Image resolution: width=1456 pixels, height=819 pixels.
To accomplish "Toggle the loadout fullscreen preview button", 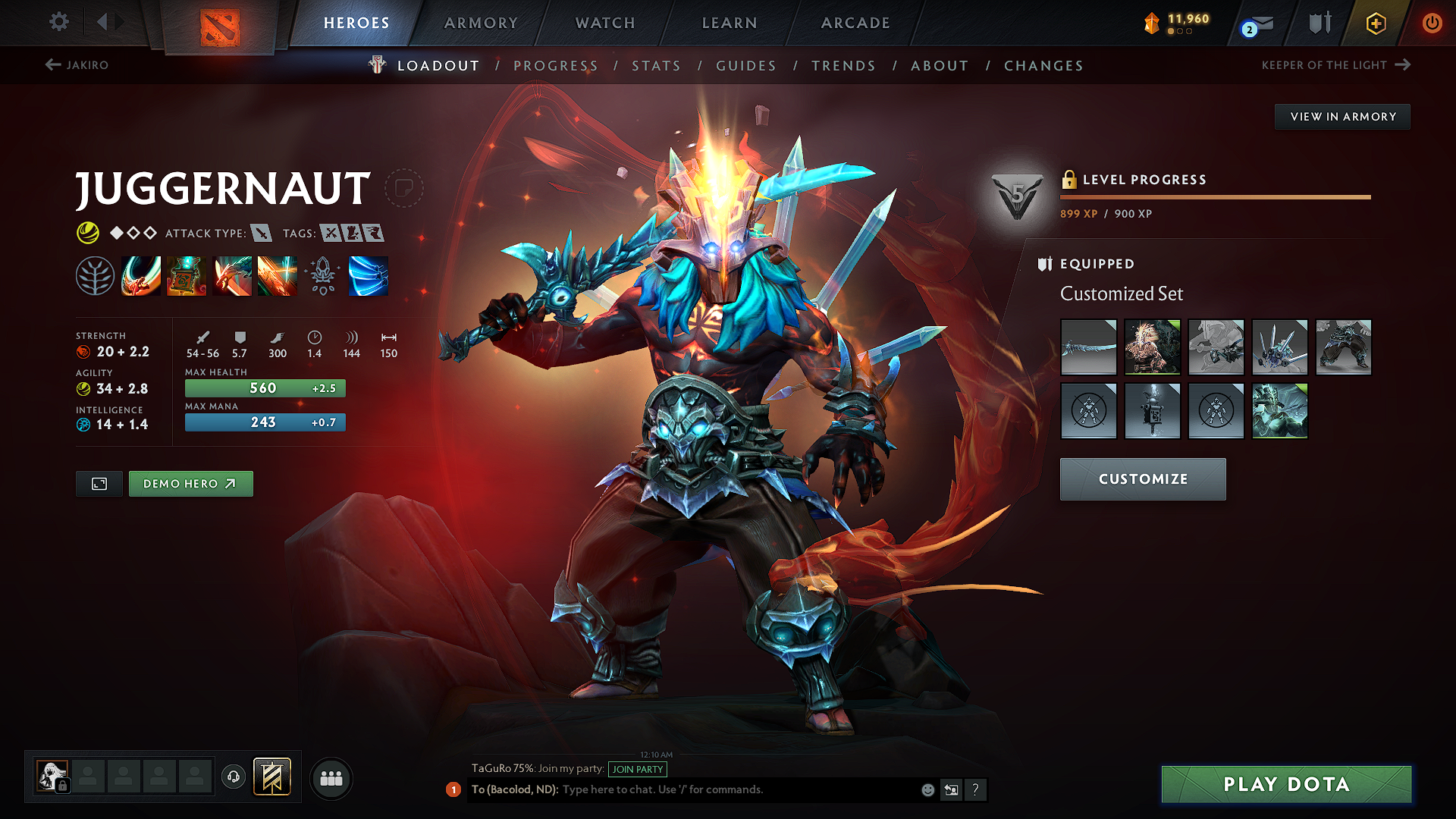I will [x=99, y=483].
